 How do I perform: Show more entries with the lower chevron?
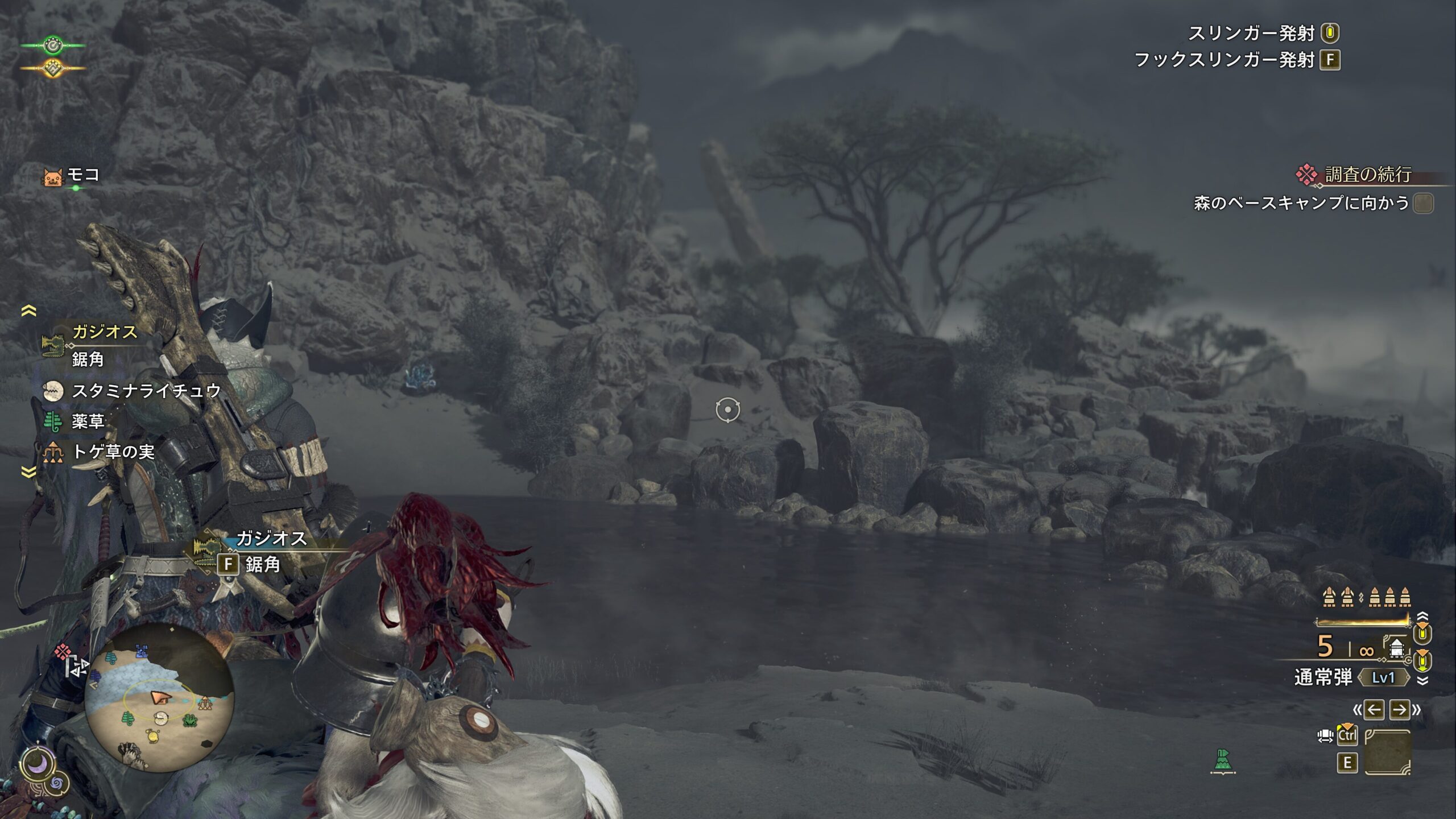click(x=28, y=471)
